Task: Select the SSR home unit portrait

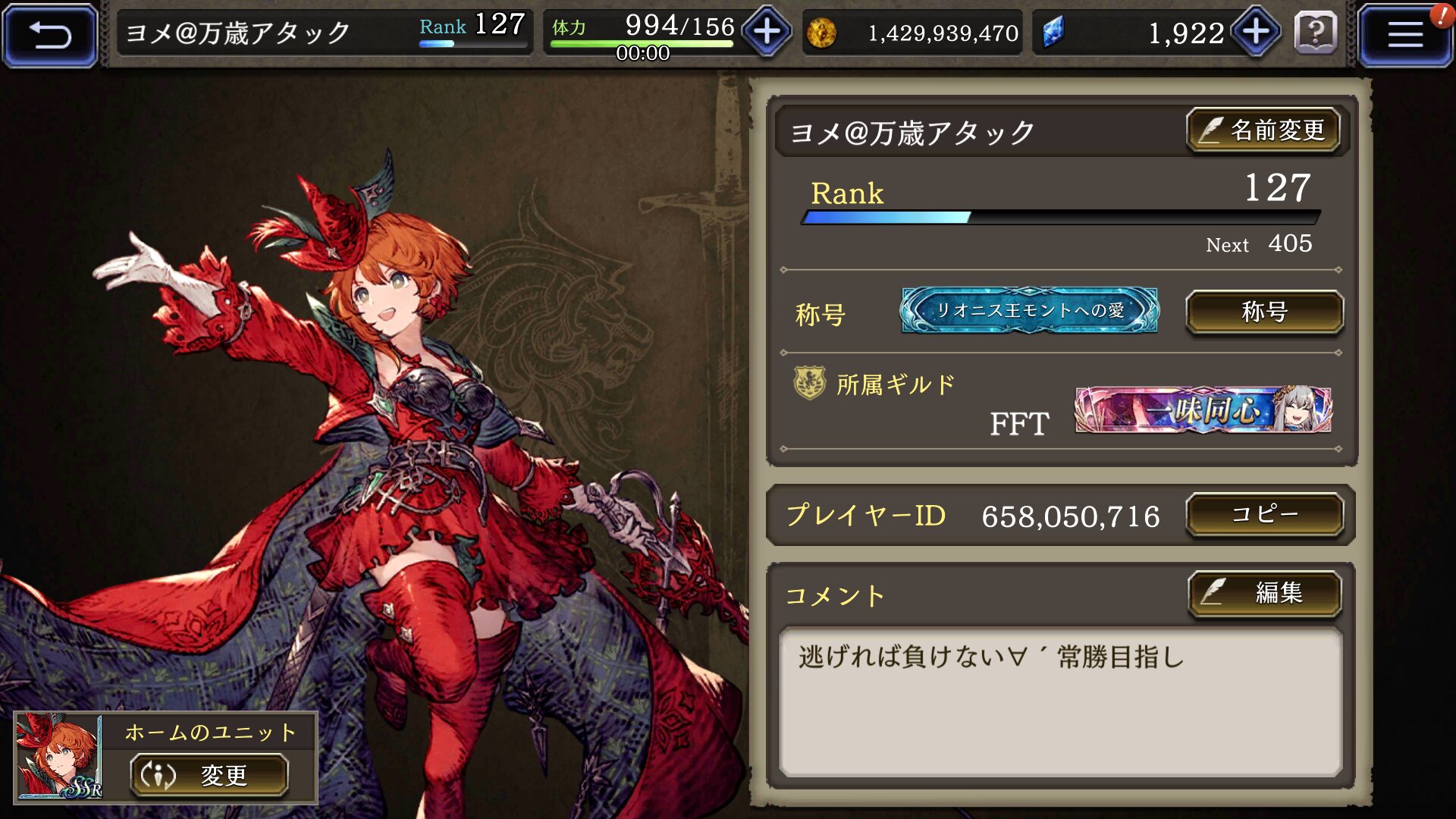Action: coord(58,756)
